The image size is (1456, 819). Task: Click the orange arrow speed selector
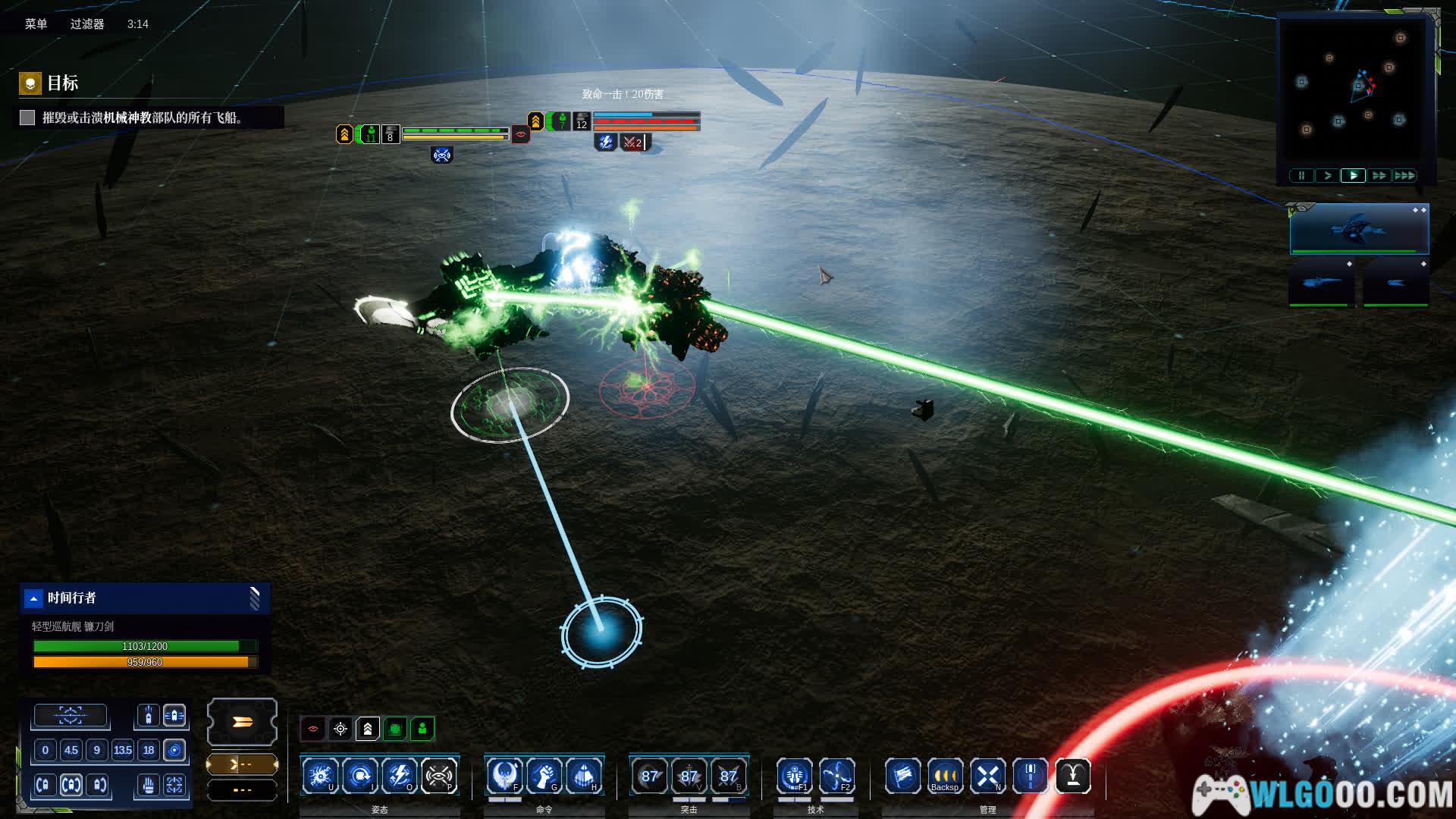(242, 722)
